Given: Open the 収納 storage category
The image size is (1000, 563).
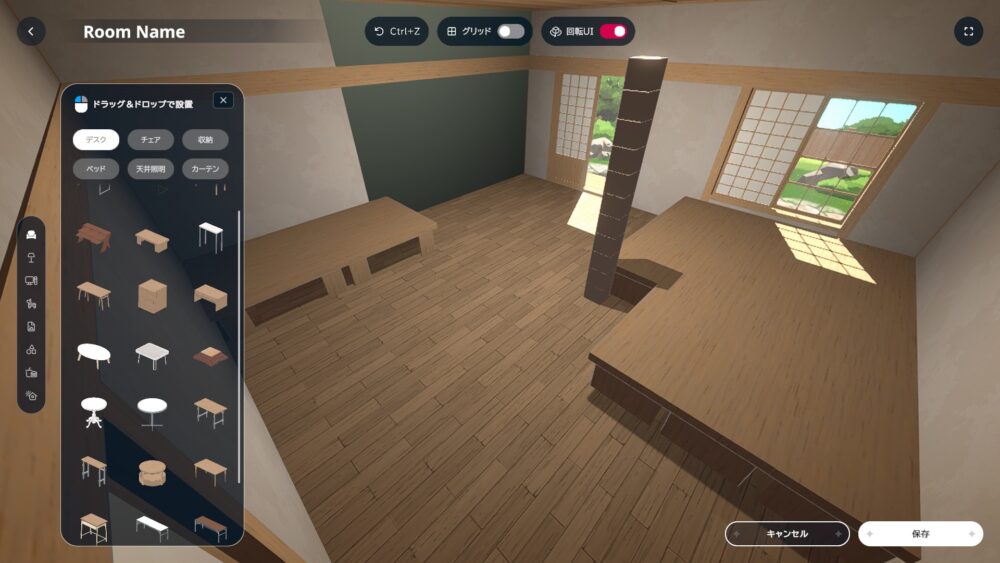Looking at the screenshot, I should click(205, 140).
